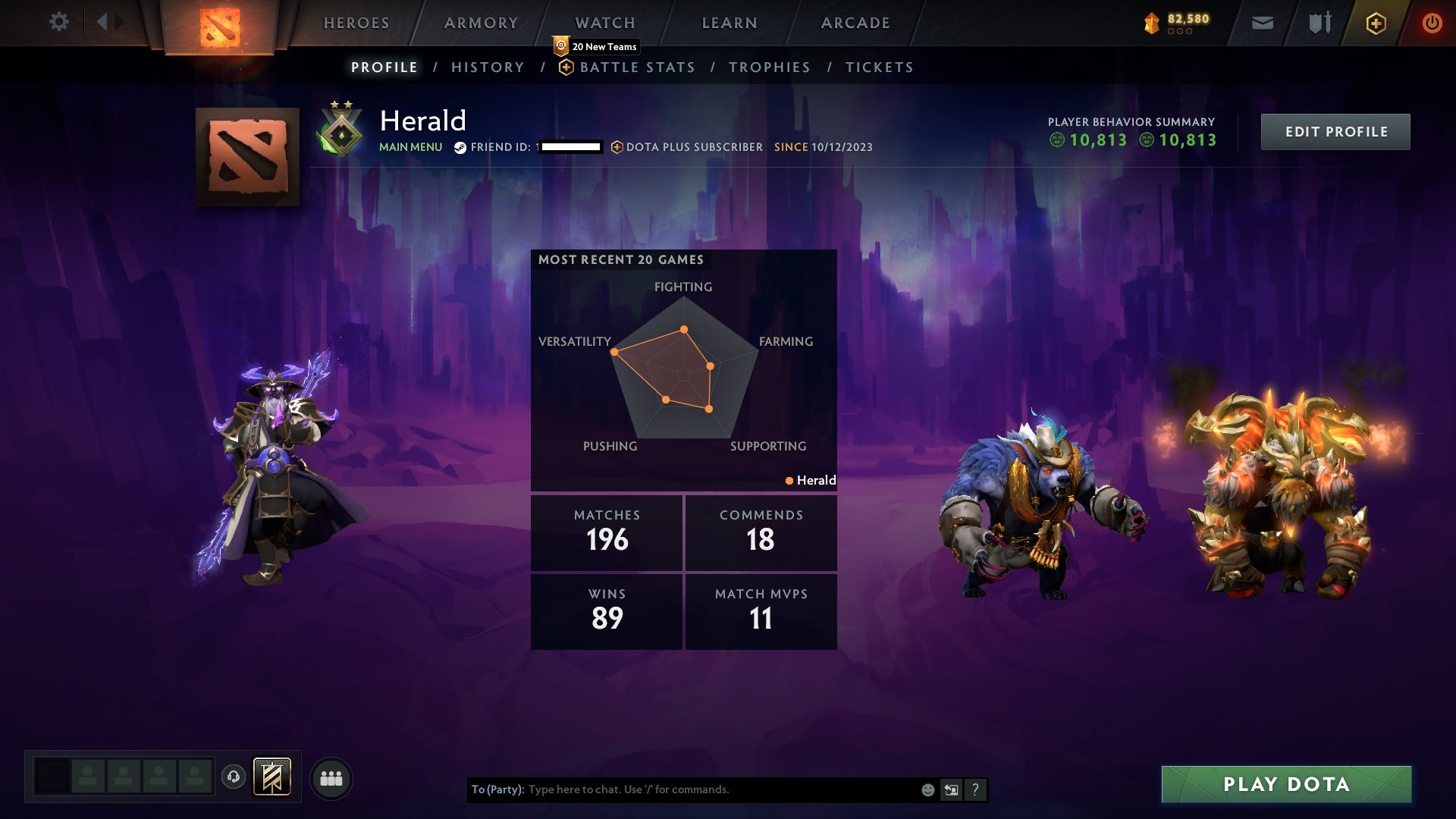1456x819 pixels.
Task: Click the chat window toggle icon
Action: tap(952, 789)
